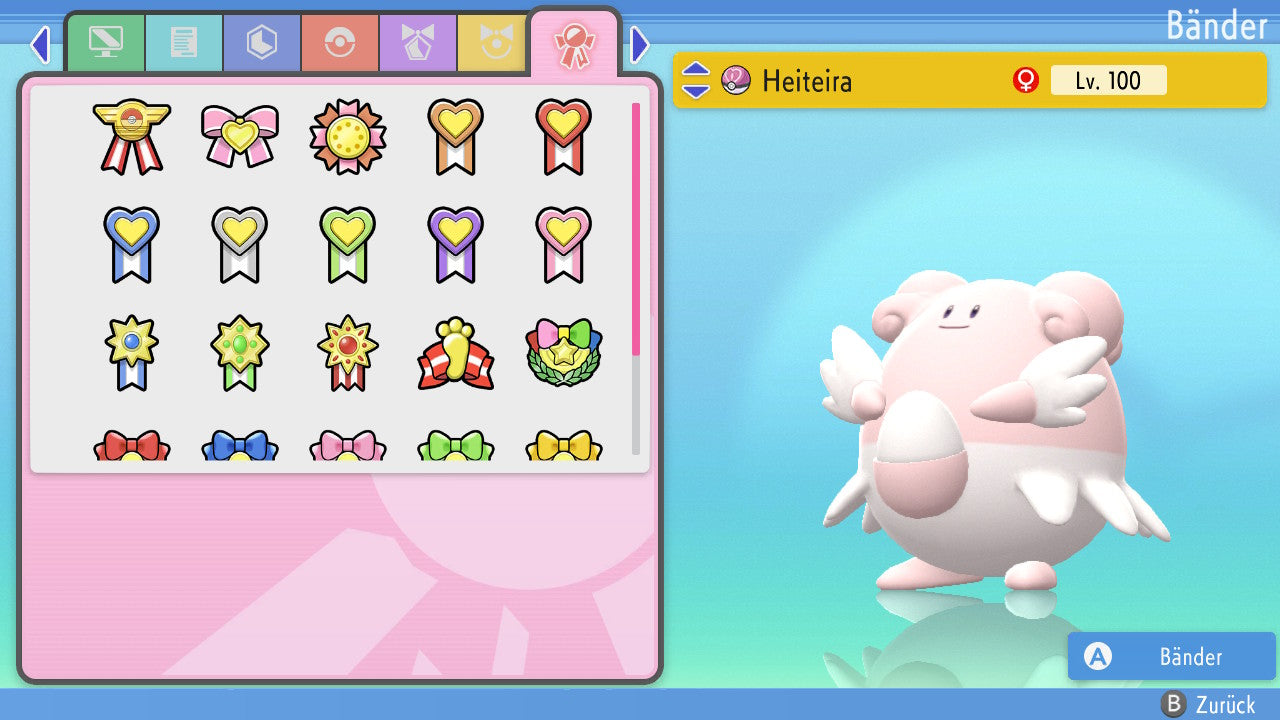Select the gold winged Poké Ball champion ribbon
Viewport: 1280px width, 720px height.
[x=131, y=136]
